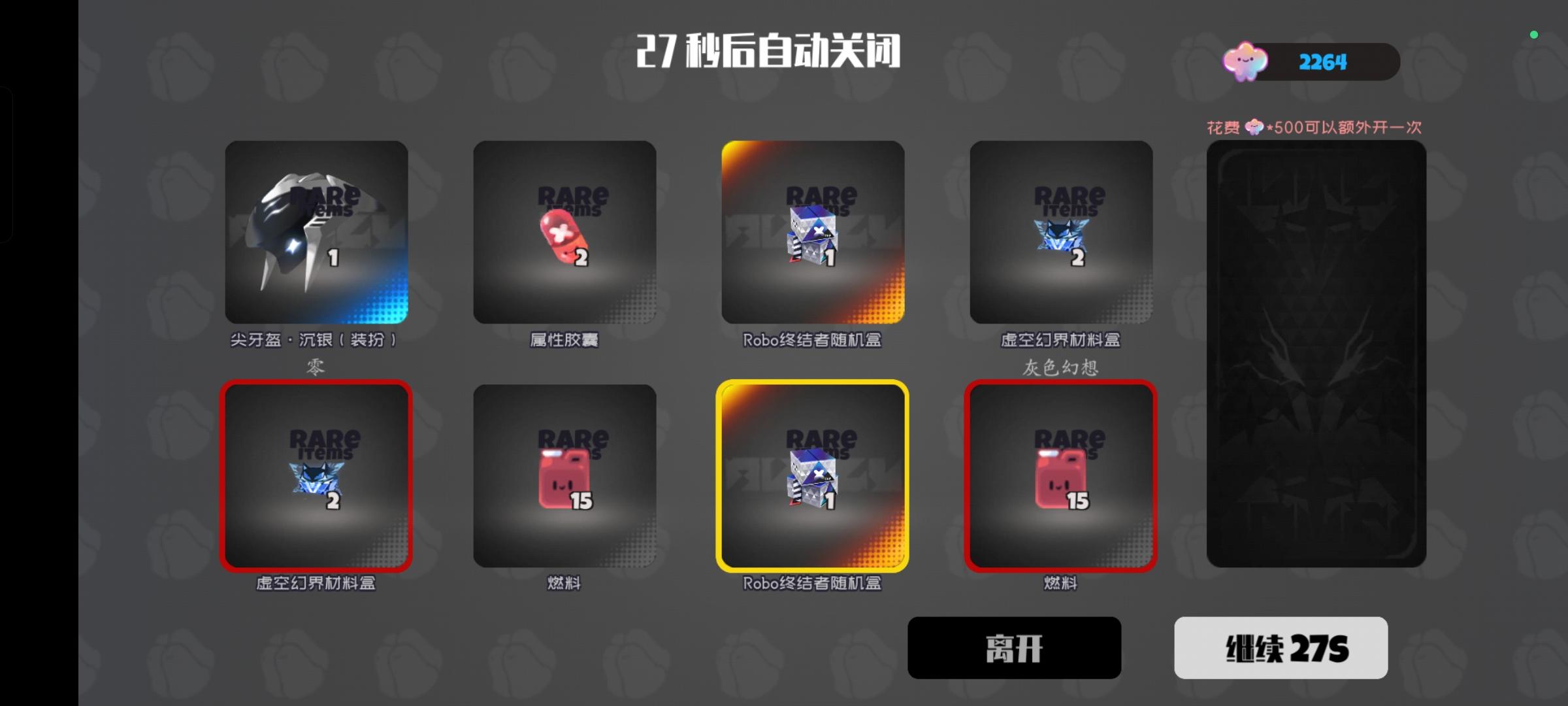Click the cloud currency icon near 2264
The height and width of the screenshot is (706, 1568).
[x=1247, y=61]
